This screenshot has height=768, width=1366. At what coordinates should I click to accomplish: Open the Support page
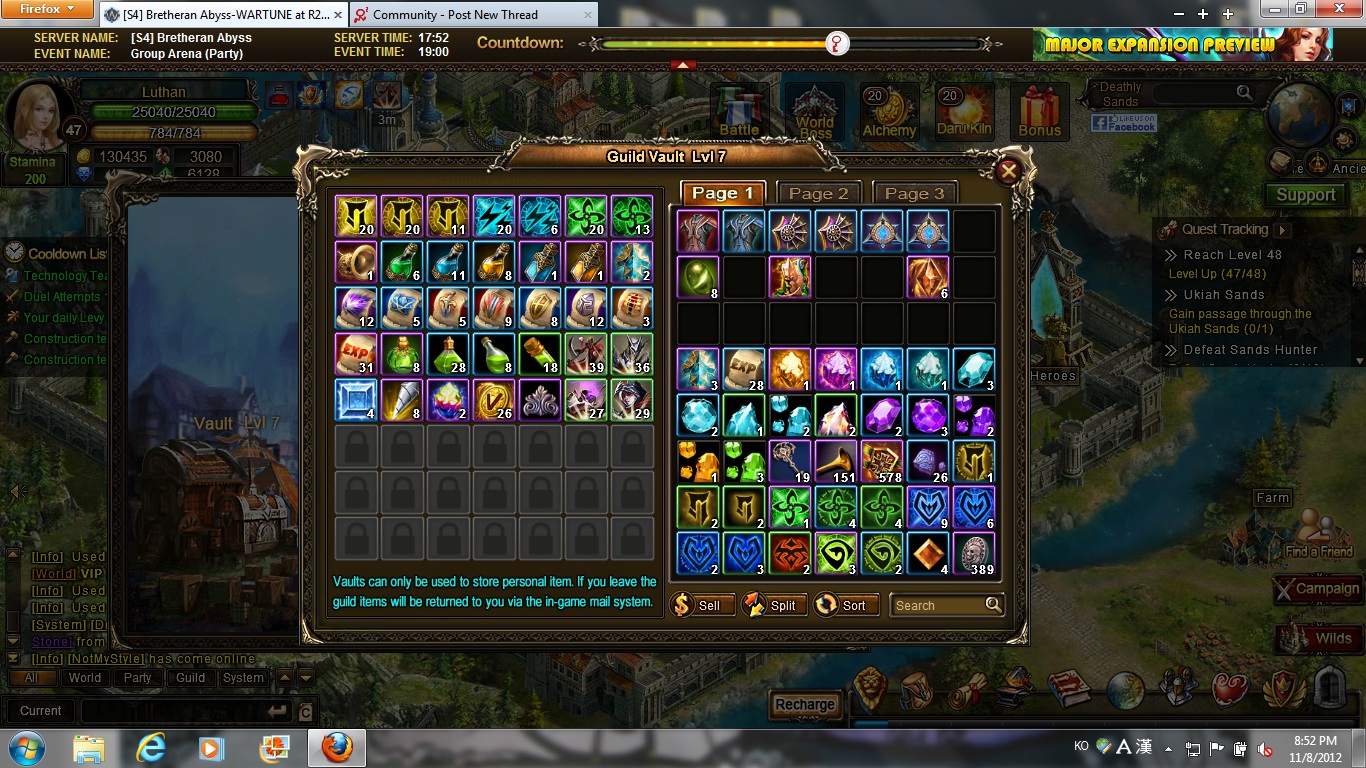point(1304,195)
